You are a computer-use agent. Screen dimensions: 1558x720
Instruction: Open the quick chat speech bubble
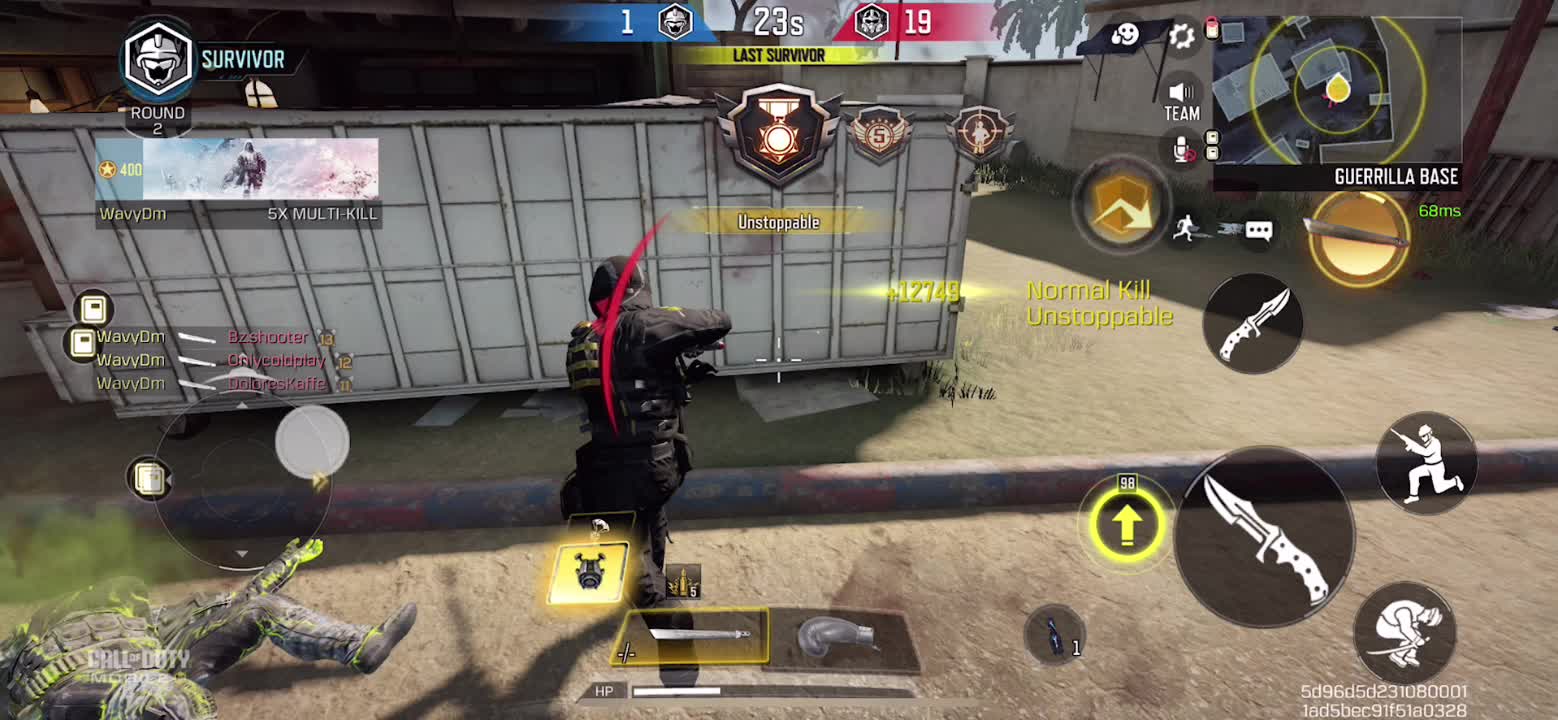[x=1258, y=231]
